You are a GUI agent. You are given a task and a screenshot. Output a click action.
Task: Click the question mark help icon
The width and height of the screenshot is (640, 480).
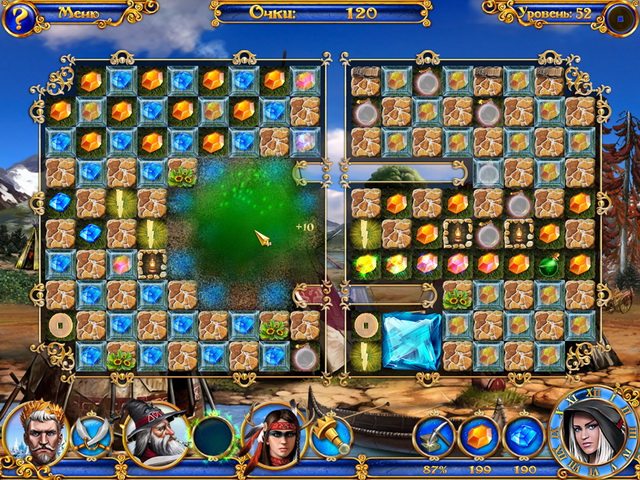(x=19, y=16)
